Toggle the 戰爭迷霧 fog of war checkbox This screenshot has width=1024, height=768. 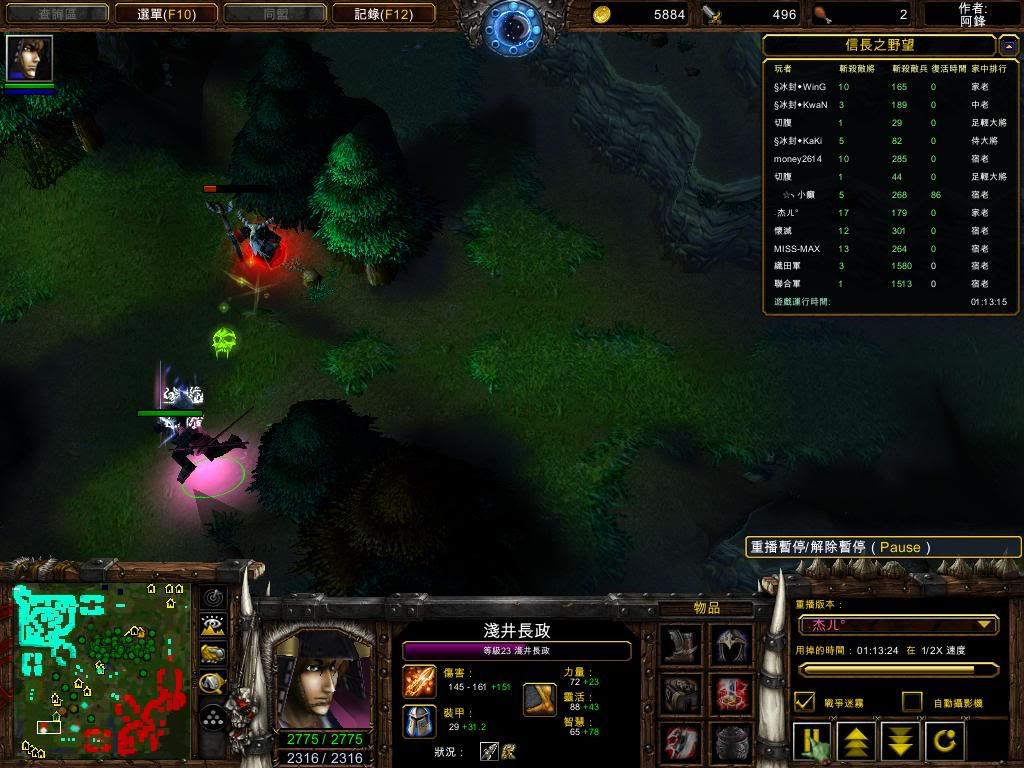click(x=804, y=702)
